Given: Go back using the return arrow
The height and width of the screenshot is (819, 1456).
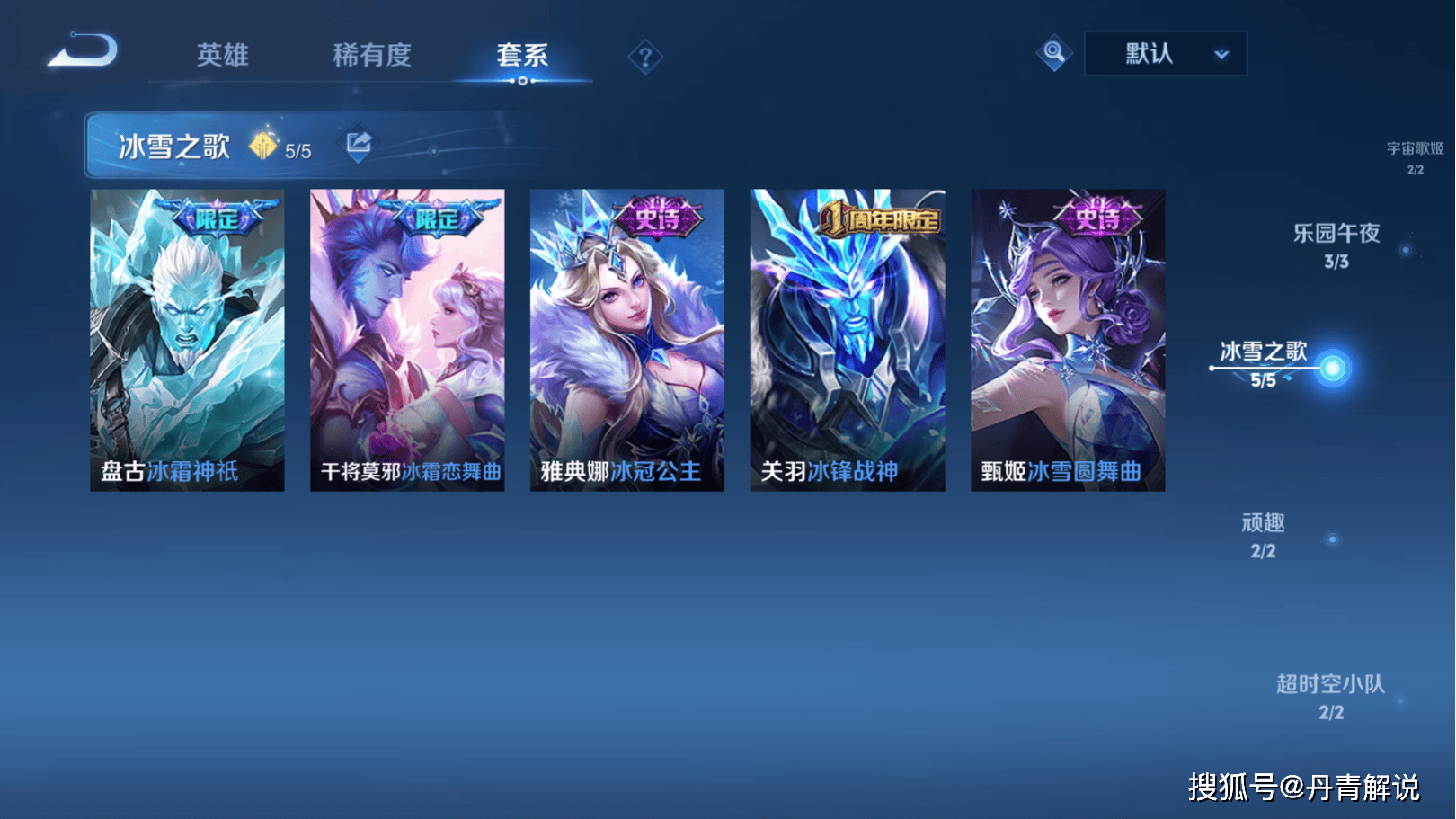Looking at the screenshot, I should (83, 51).
